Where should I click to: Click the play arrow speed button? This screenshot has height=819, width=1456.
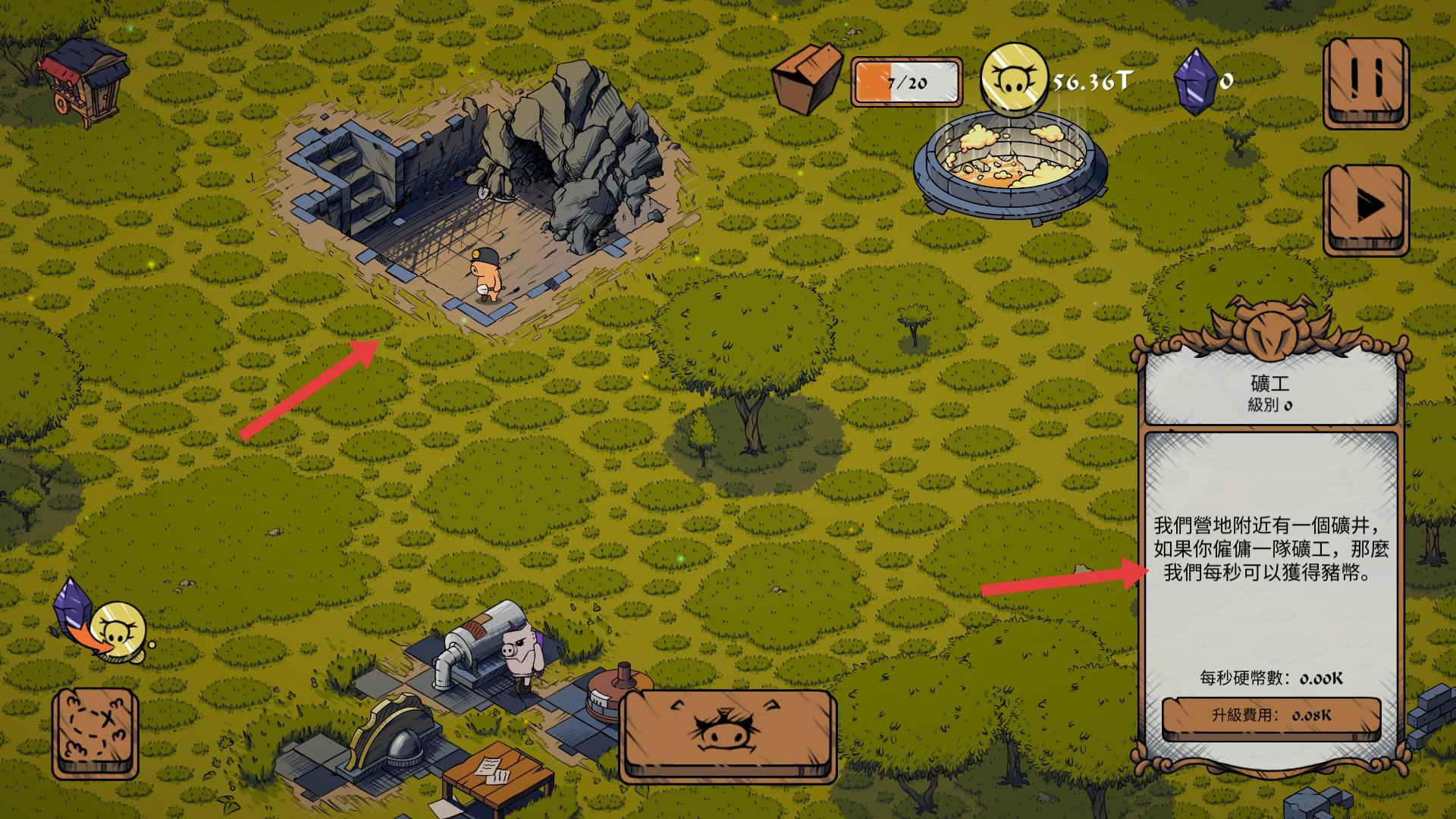(x=1366, y=208)
